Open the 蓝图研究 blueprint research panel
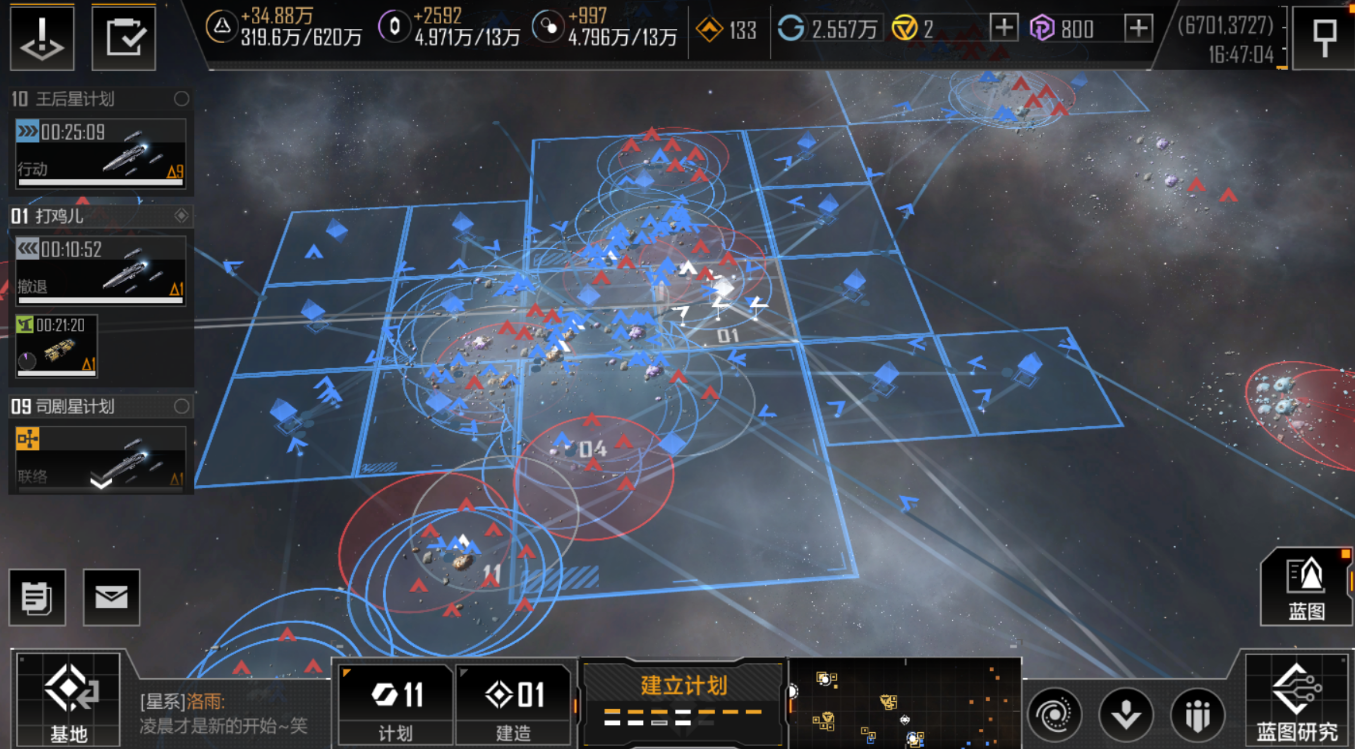The width and height of the screenshot is (1355, 749). click(x=1297, y=699)
